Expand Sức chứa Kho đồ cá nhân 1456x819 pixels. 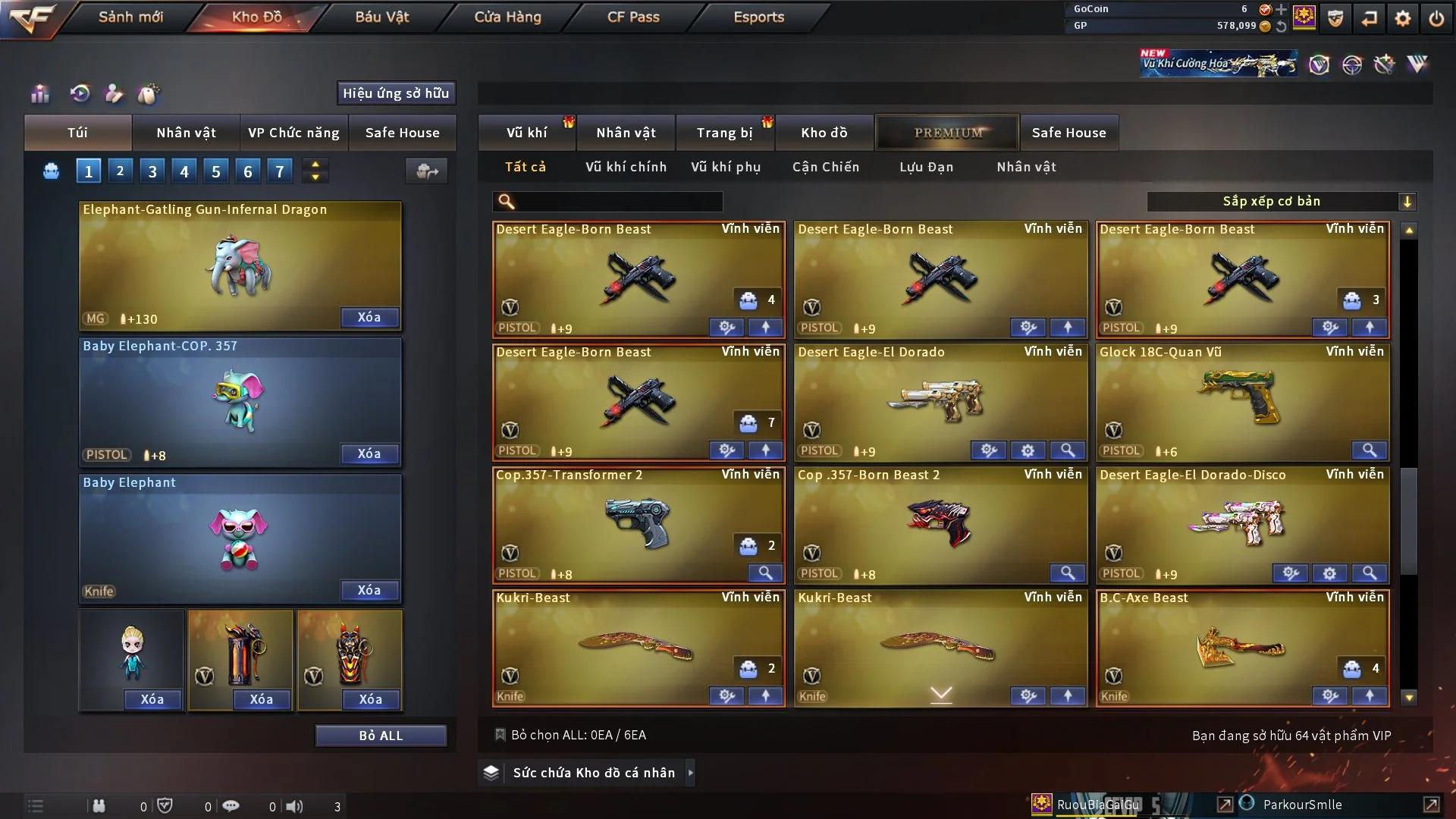[x=690, y=773]
